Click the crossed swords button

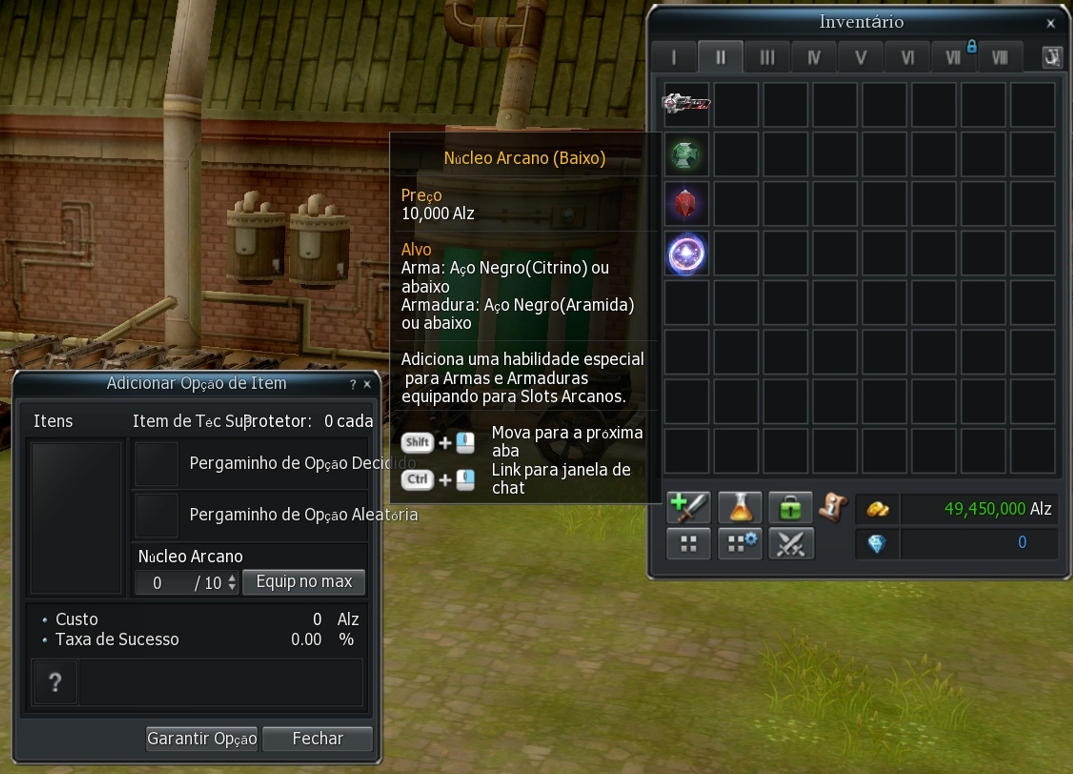791,544
